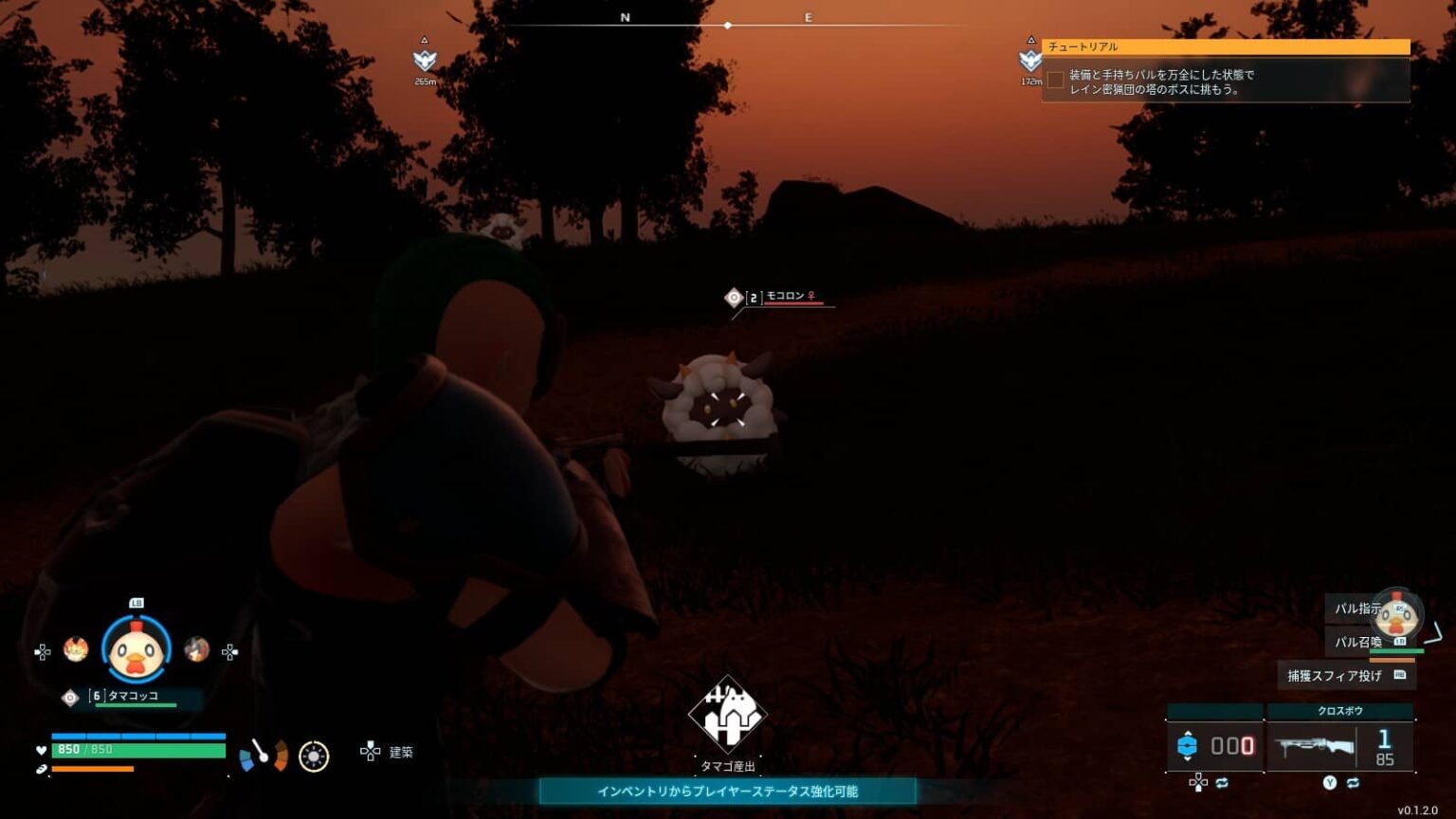Click the waypoint icon showing 172m distance
The image size is (1456, 819).
coord(1029,62)
